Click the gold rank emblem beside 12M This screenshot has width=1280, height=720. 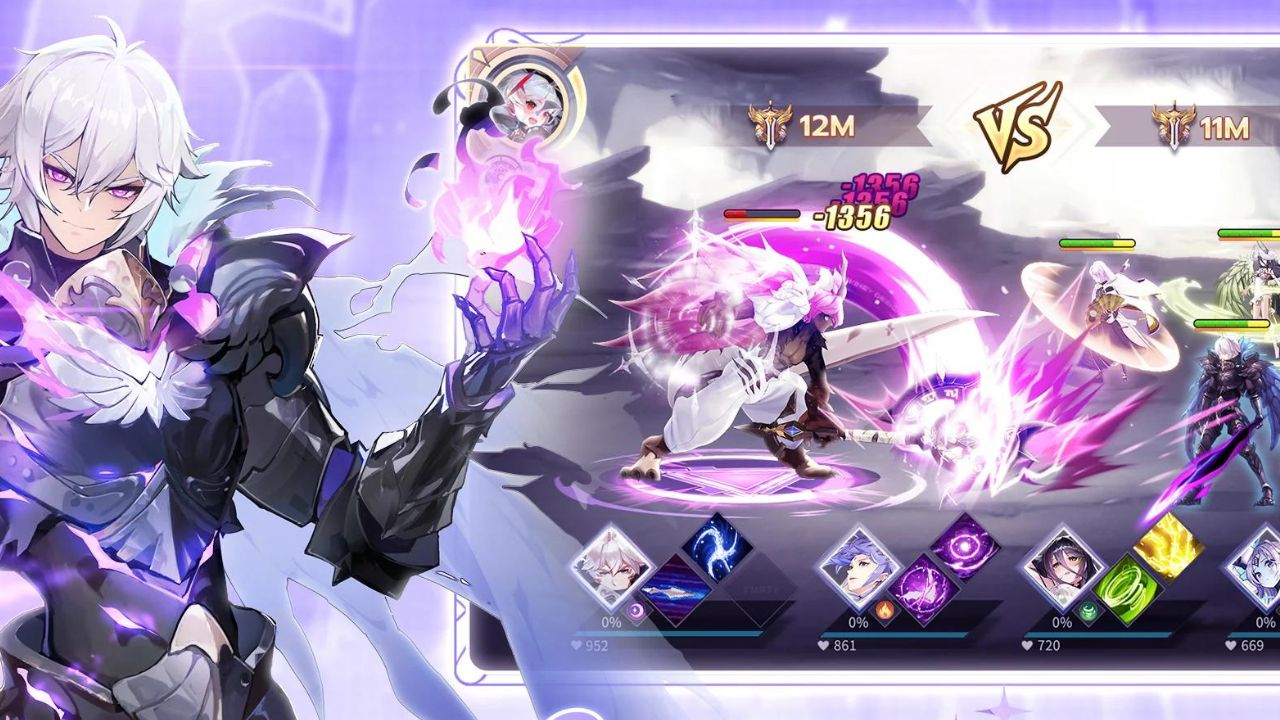pos(770,125)
